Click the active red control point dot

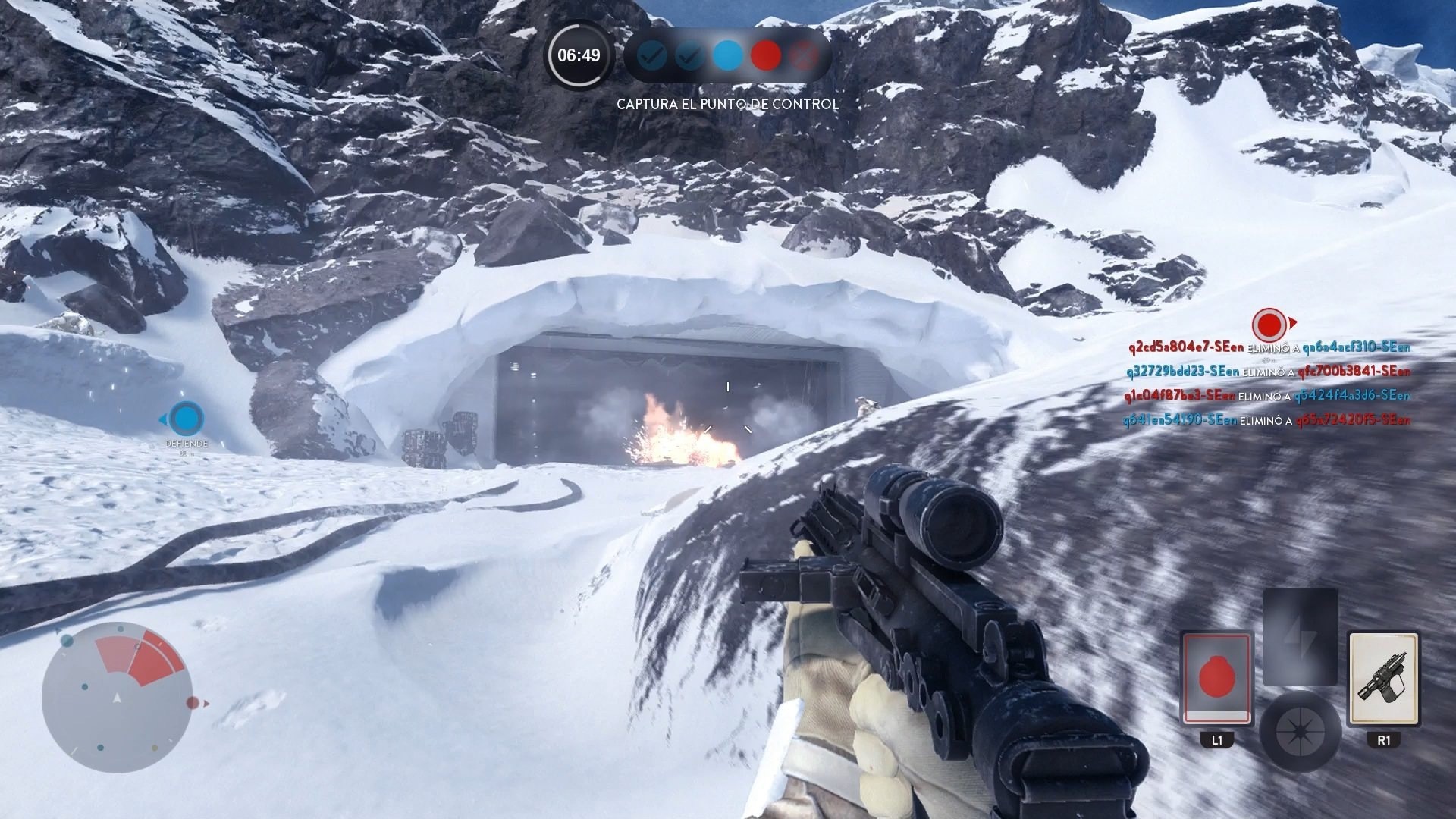[x=764, y=55]
